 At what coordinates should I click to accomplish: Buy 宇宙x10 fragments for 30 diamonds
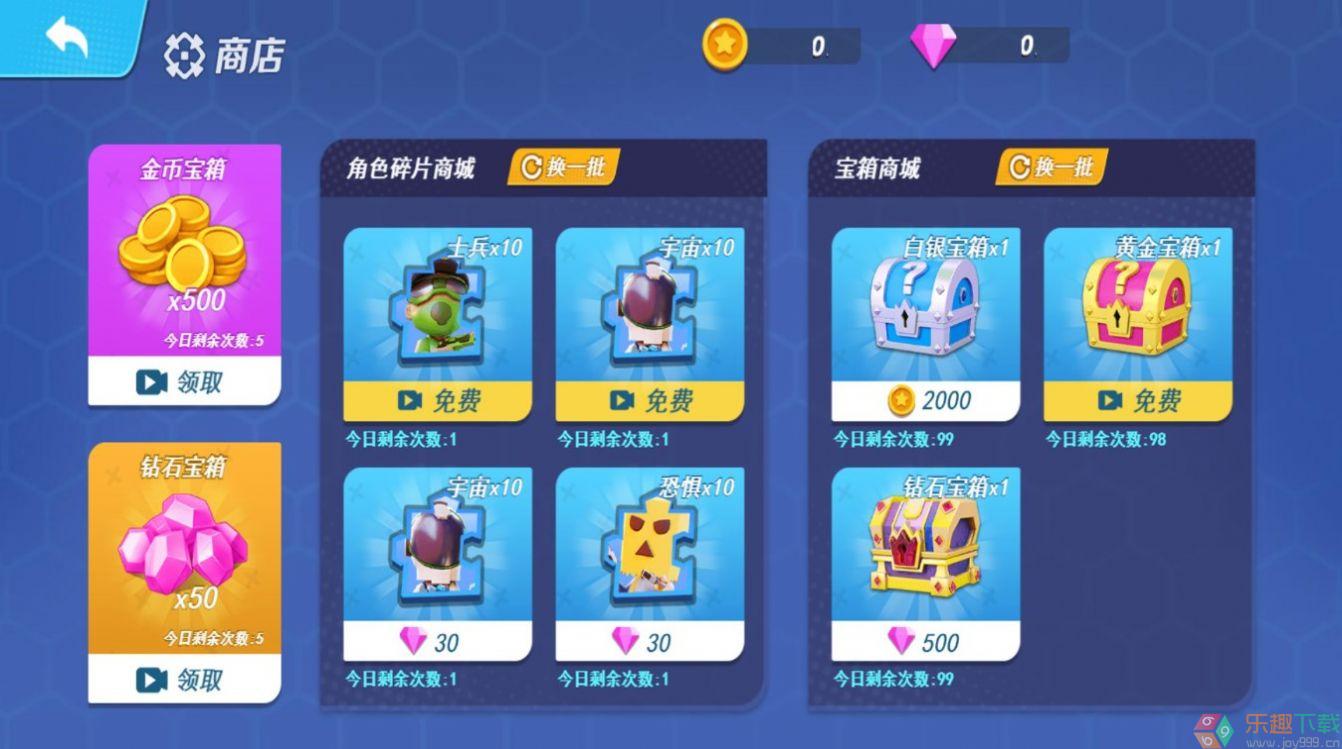[x=438, y=641]
